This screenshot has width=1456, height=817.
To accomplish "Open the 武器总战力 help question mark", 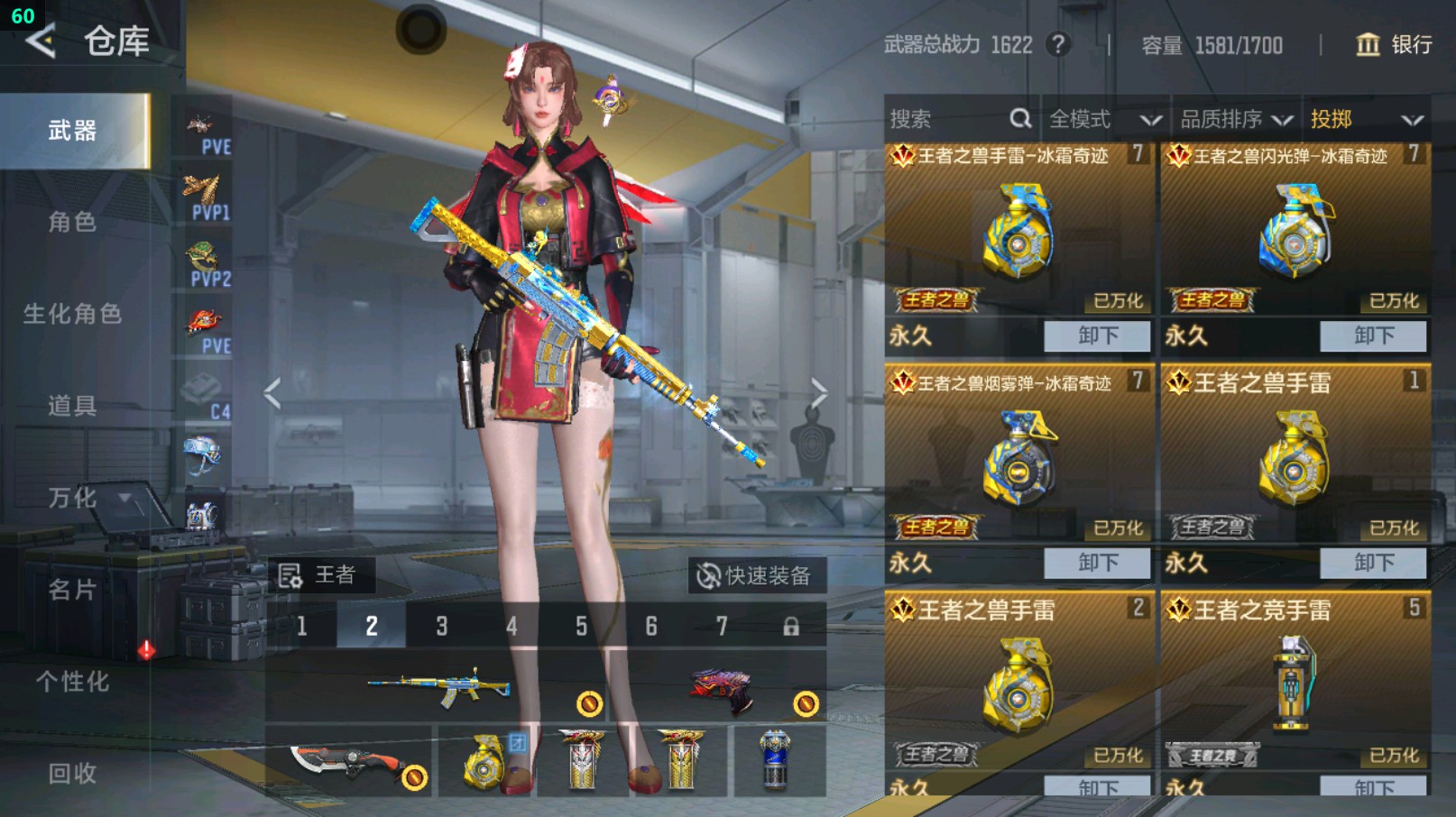I will pyautogui.click(x=1057, y=45).
